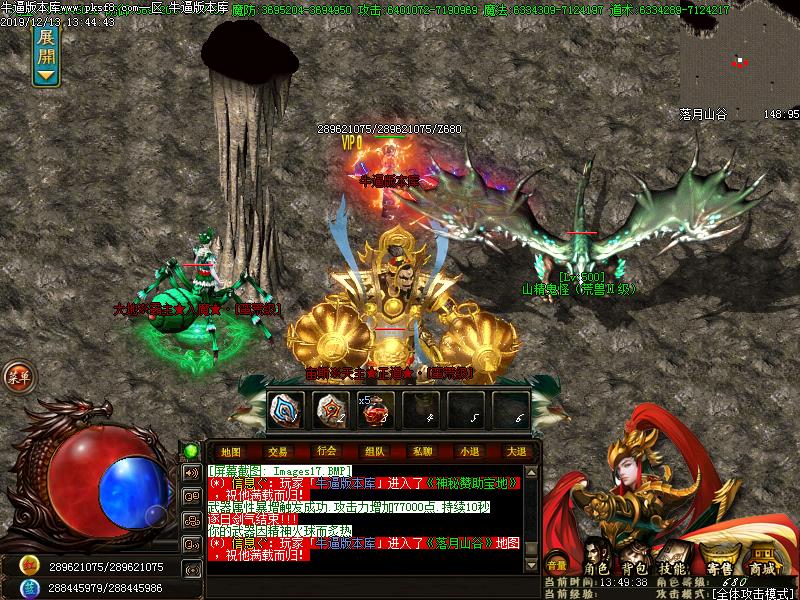Use the red potion stack in slot 3
Image resolution: width=800 pixels, height=600 pixels.
click(x=375, y=408)
